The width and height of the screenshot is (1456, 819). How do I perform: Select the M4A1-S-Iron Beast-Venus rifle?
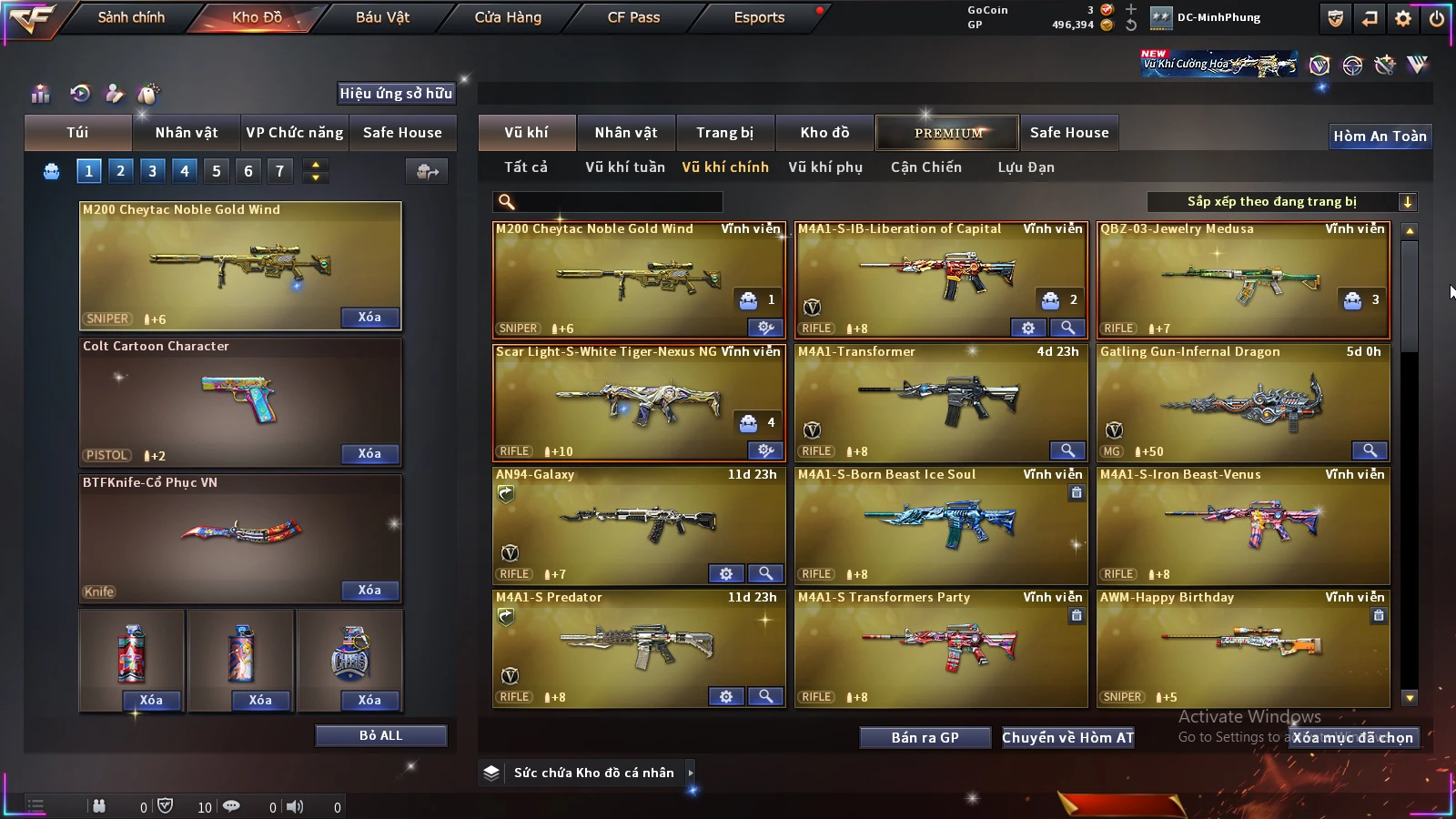[1243, 525]
